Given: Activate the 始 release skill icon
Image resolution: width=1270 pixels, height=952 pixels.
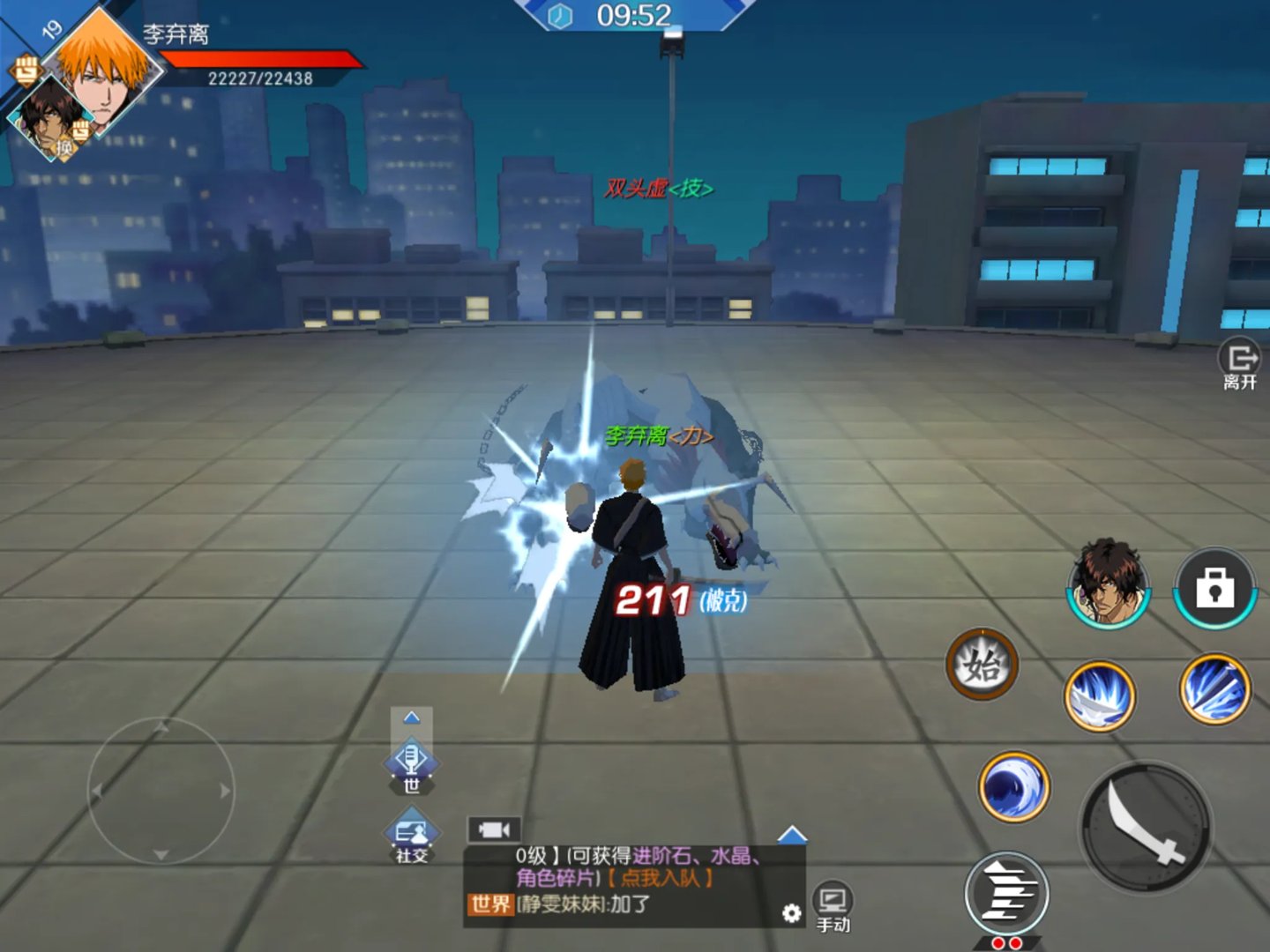Looking at the screenshot, I should [982, 665].
